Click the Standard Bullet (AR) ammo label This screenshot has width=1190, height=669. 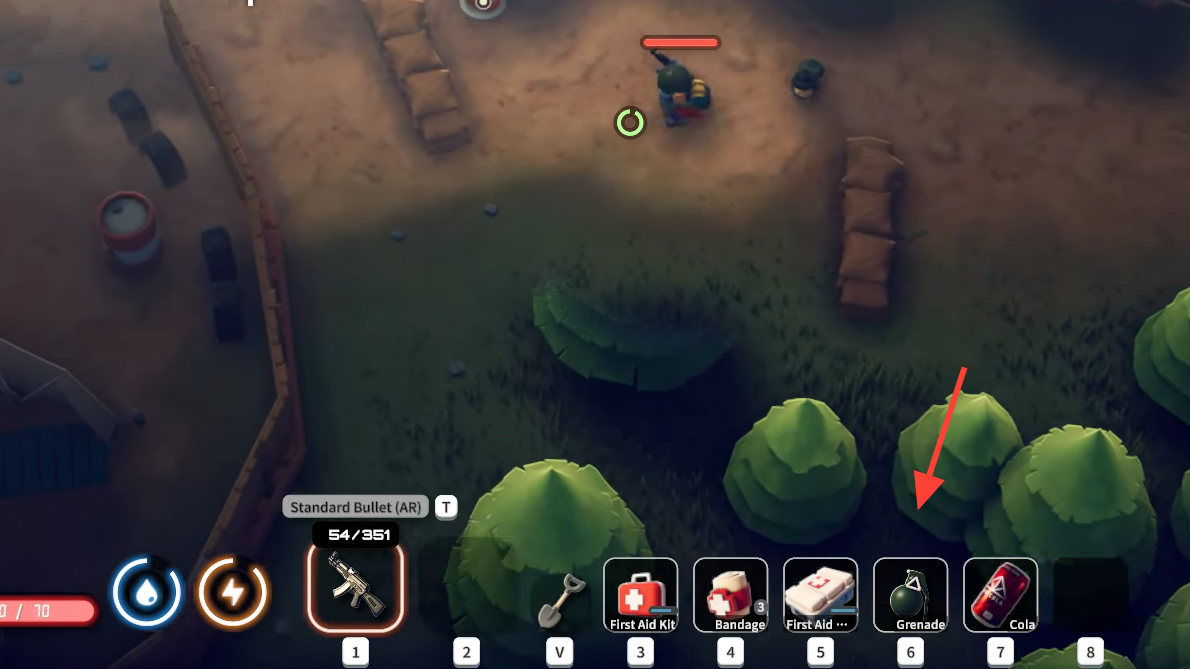pos(355,508)
